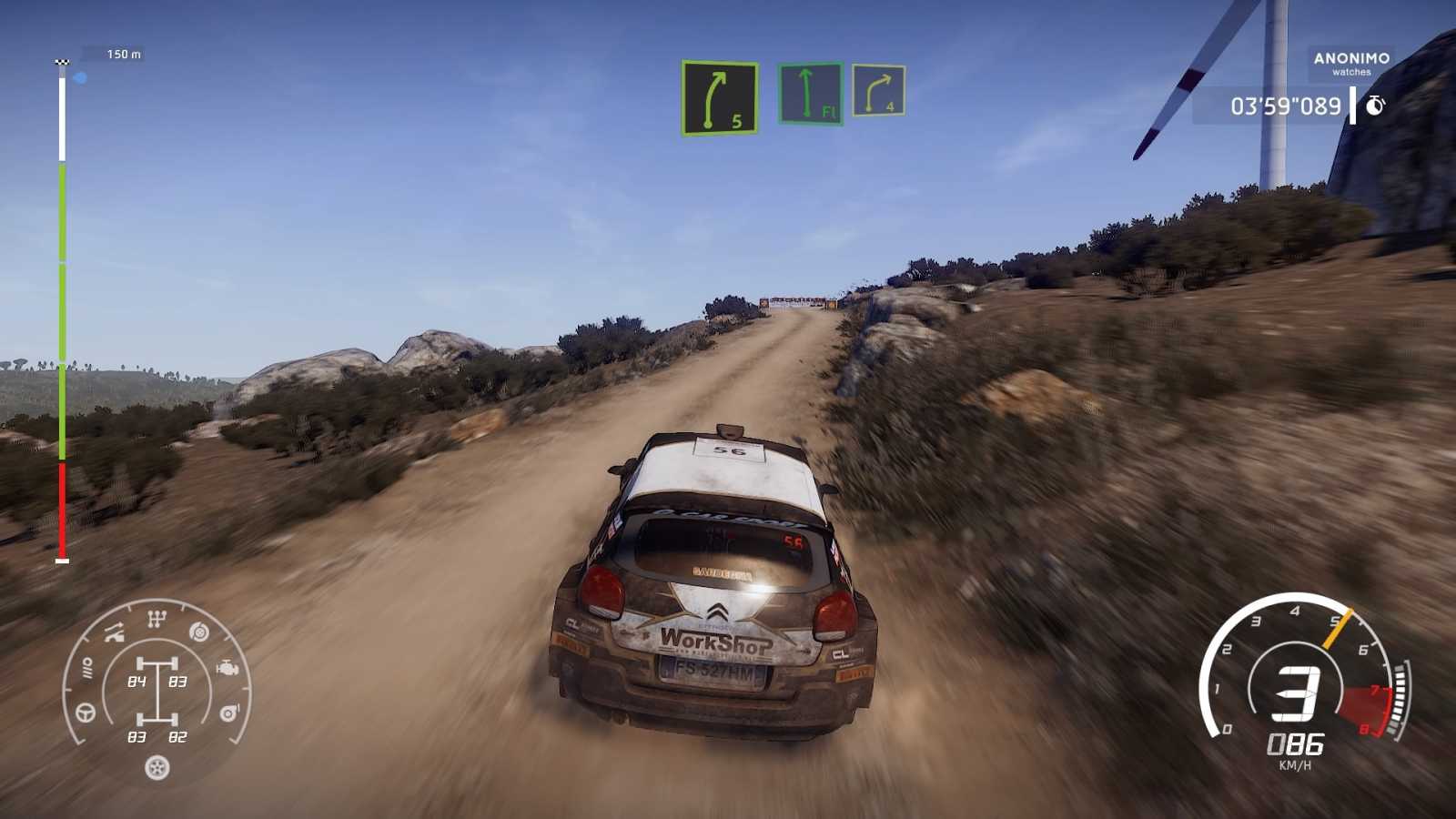
Task: Click the tire condition icon below the dial
Action: coord(156,767)
